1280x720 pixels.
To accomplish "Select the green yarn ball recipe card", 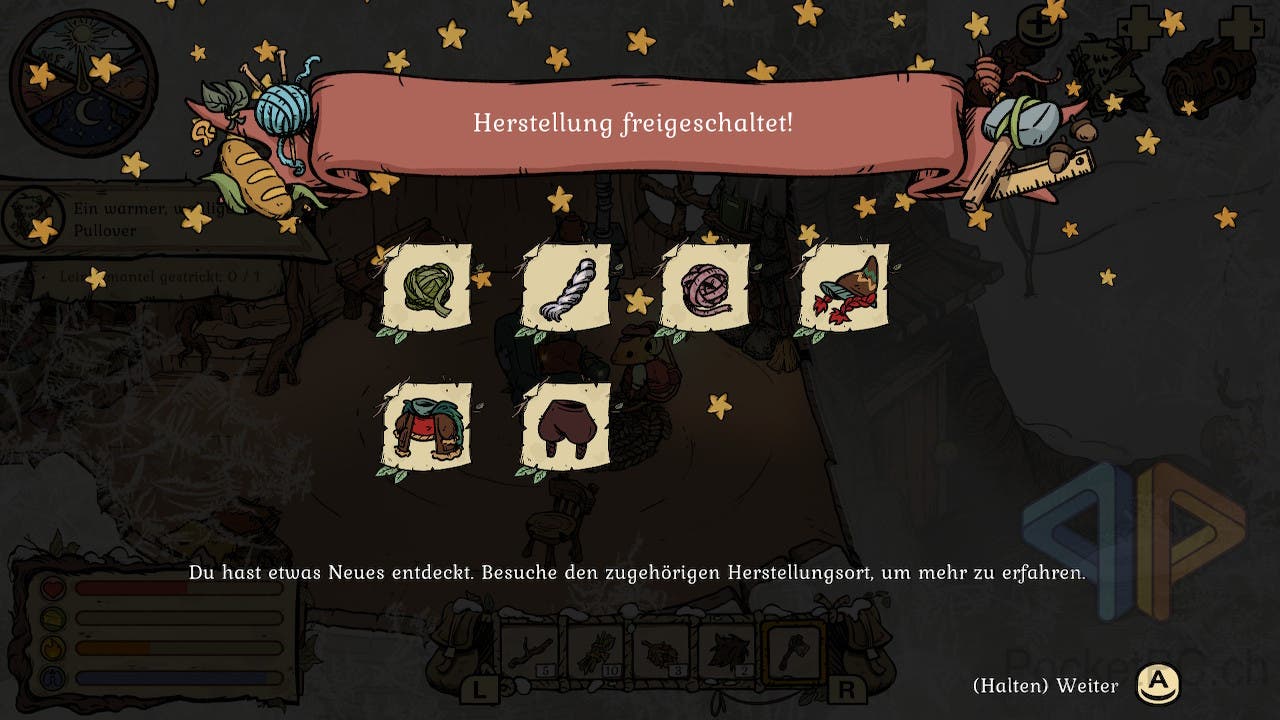I will point(427,287).
